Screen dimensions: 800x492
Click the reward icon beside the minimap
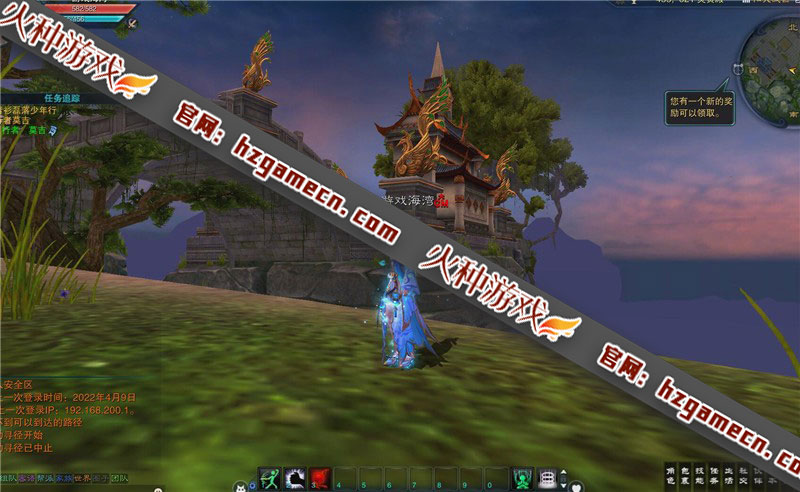[x=738, y=69]
